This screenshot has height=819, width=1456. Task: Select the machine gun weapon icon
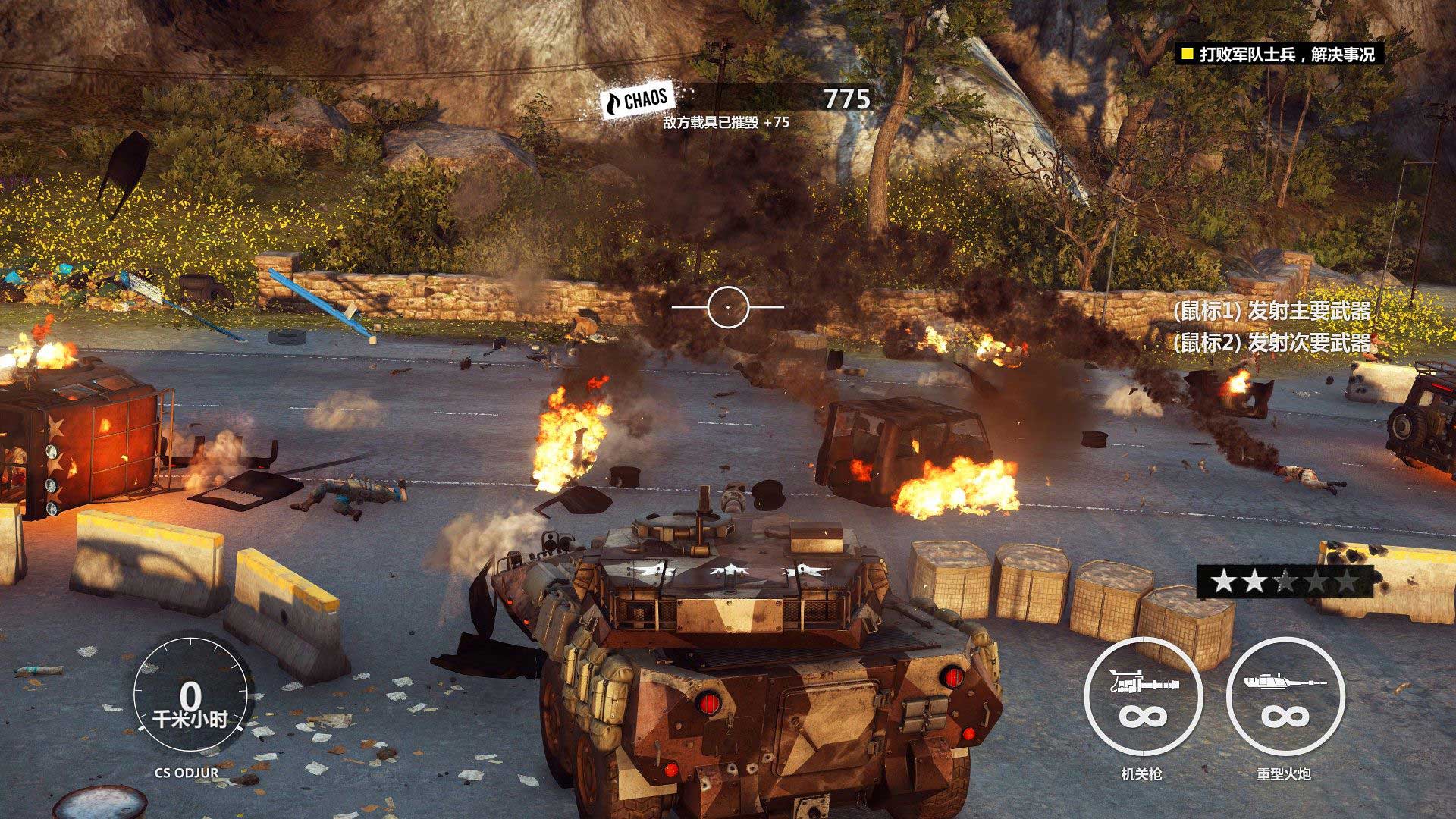[1143, 697]
